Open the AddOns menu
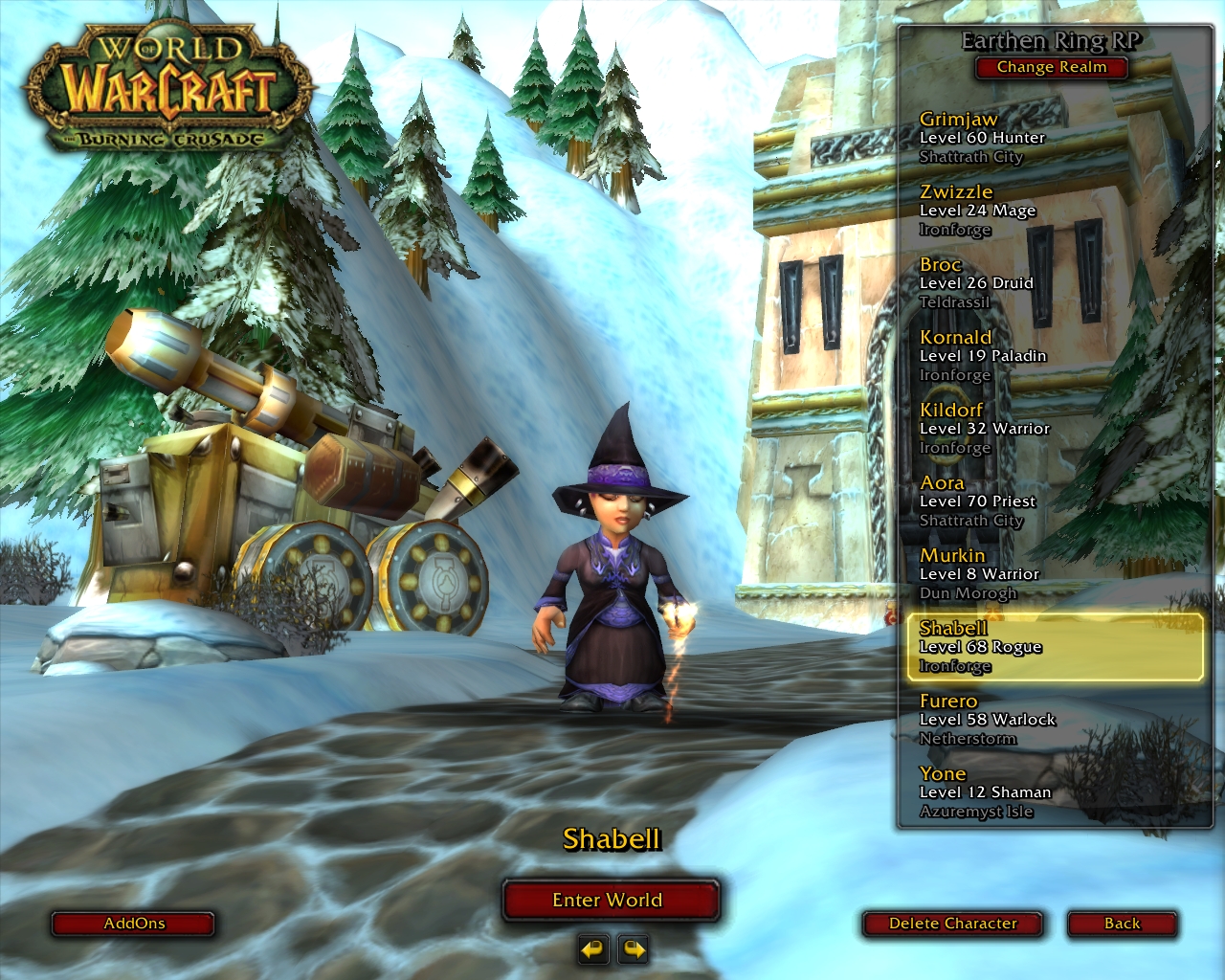Screen dimensions: 1225x980 tap(133, 924)
